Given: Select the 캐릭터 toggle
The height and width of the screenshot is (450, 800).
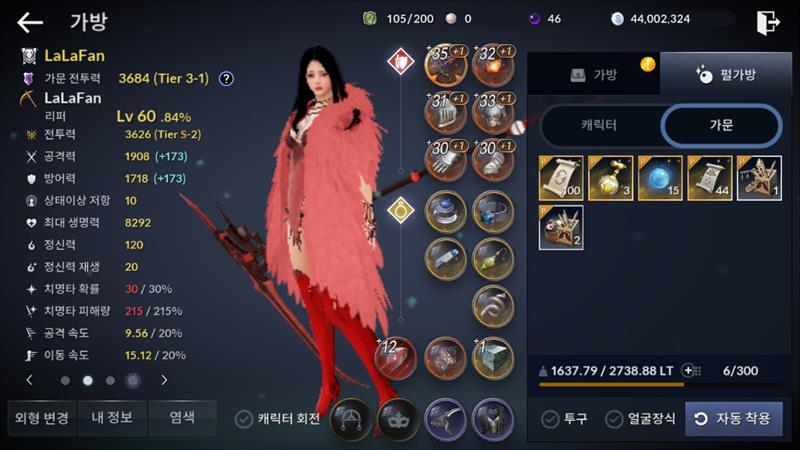Looking at the screenshot, I should (x=599, y=126).
